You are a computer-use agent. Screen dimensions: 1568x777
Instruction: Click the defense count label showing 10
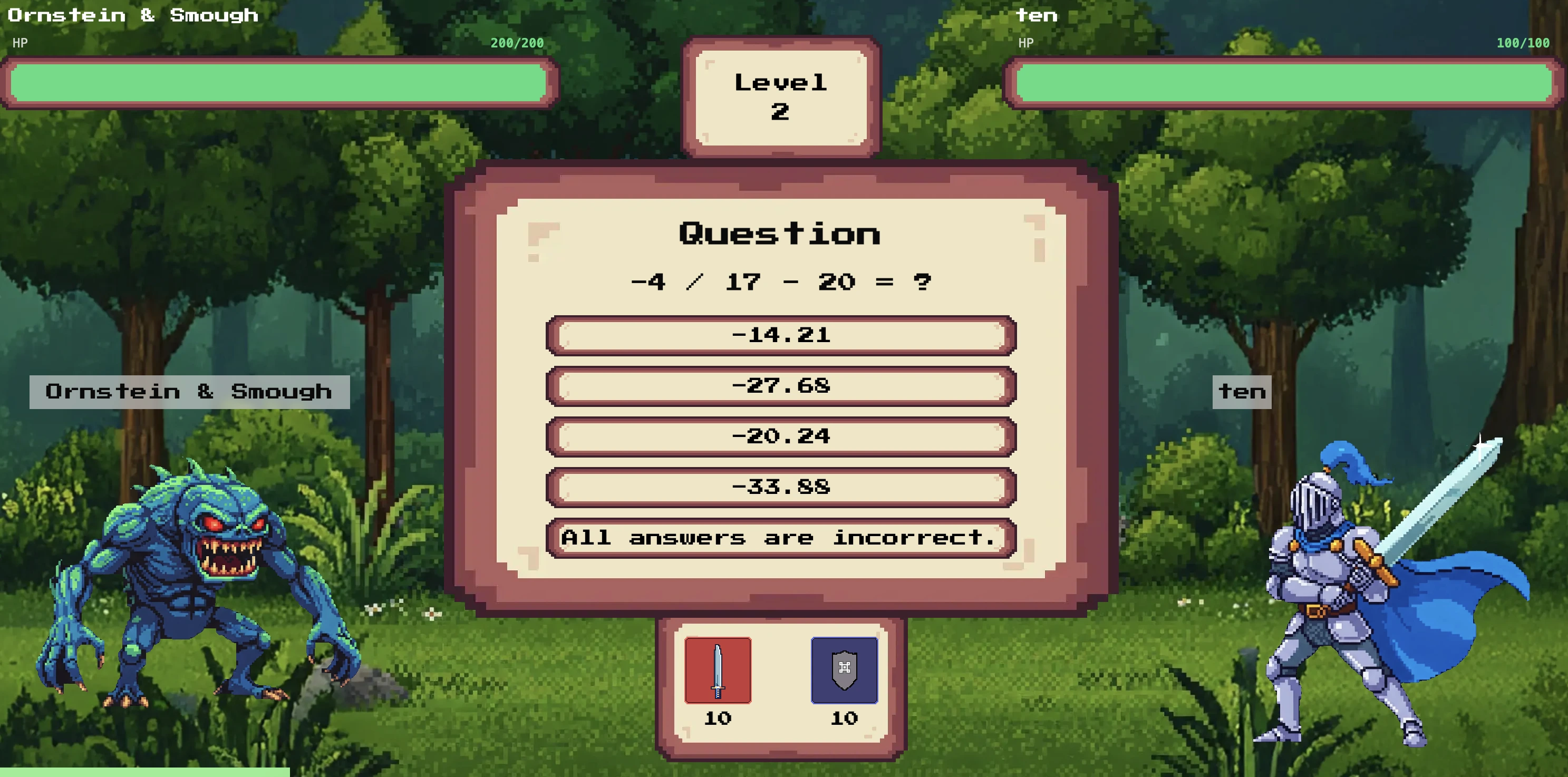(844, 719)
